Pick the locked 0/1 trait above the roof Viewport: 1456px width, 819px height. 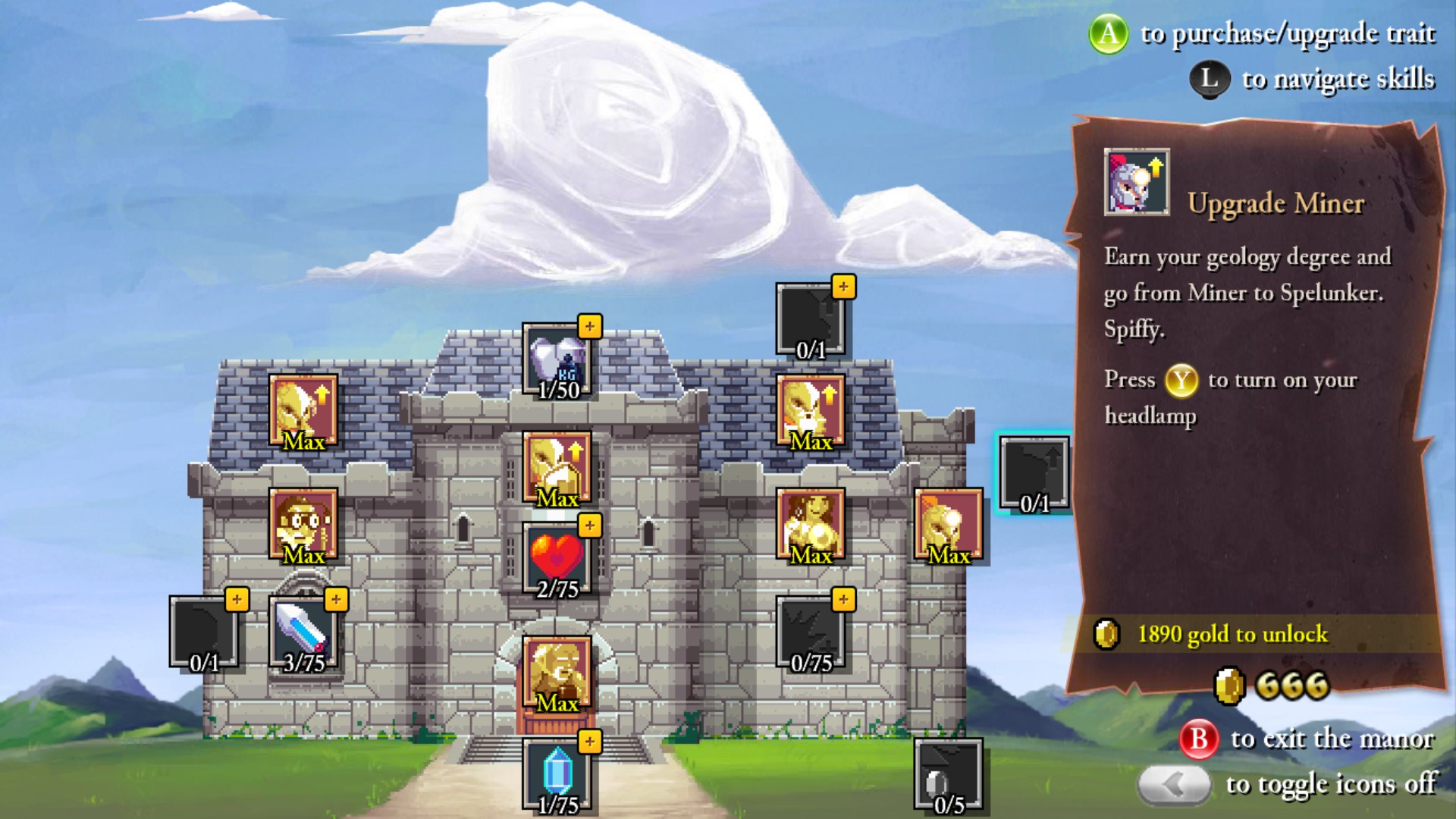tap(811, 321)
